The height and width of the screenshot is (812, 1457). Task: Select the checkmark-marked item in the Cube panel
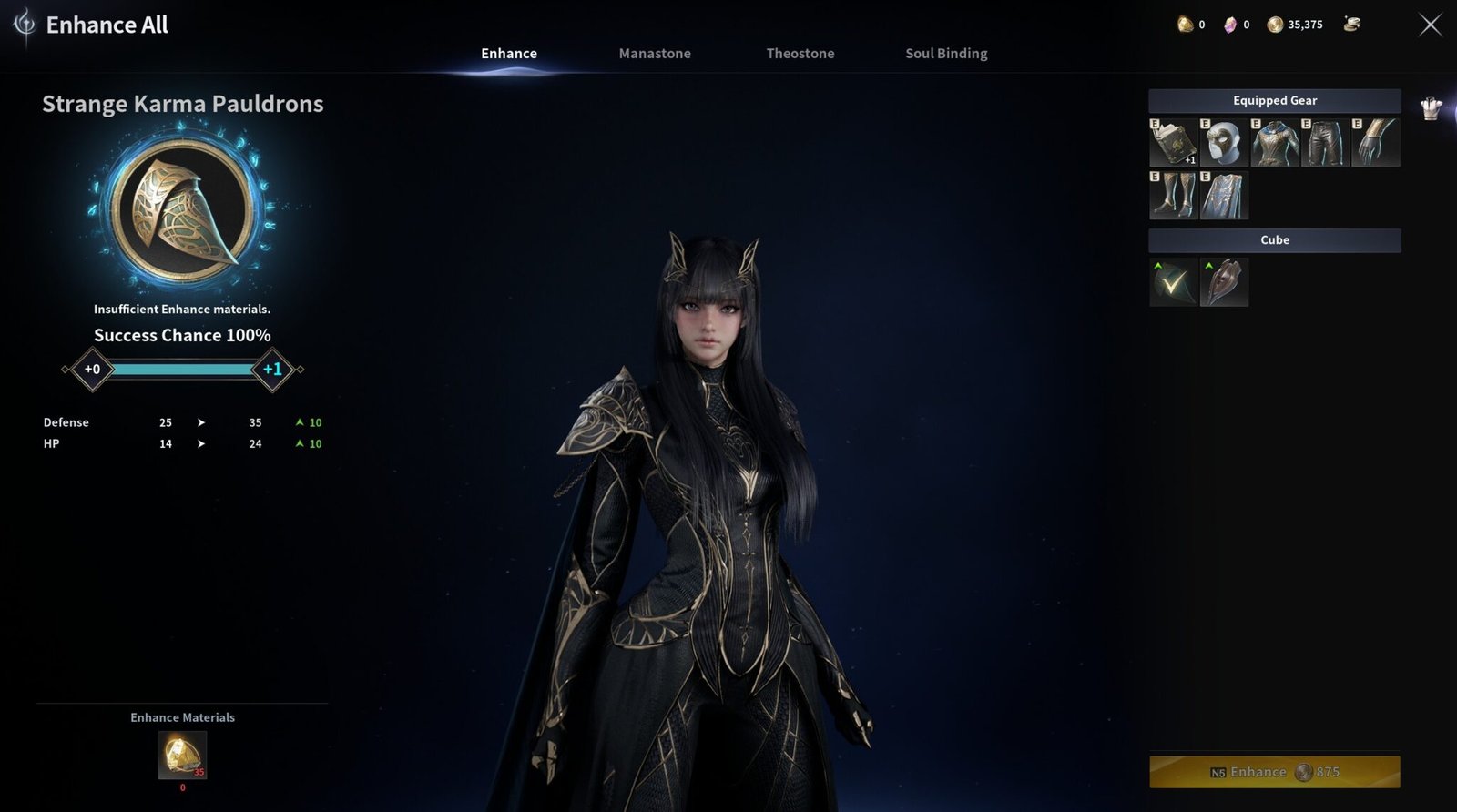1174,282
